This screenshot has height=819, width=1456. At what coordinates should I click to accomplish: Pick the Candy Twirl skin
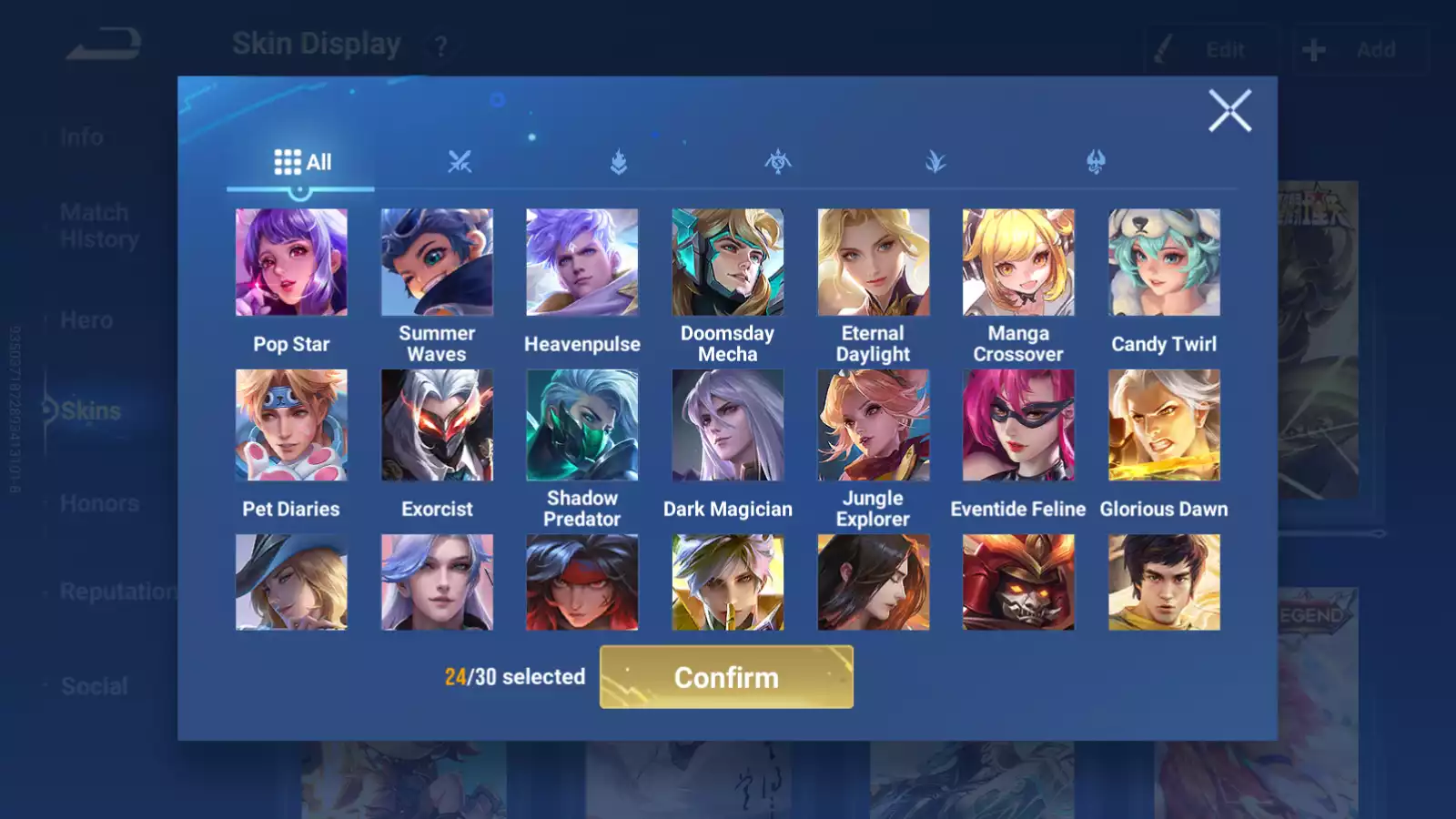(1164, 262)
